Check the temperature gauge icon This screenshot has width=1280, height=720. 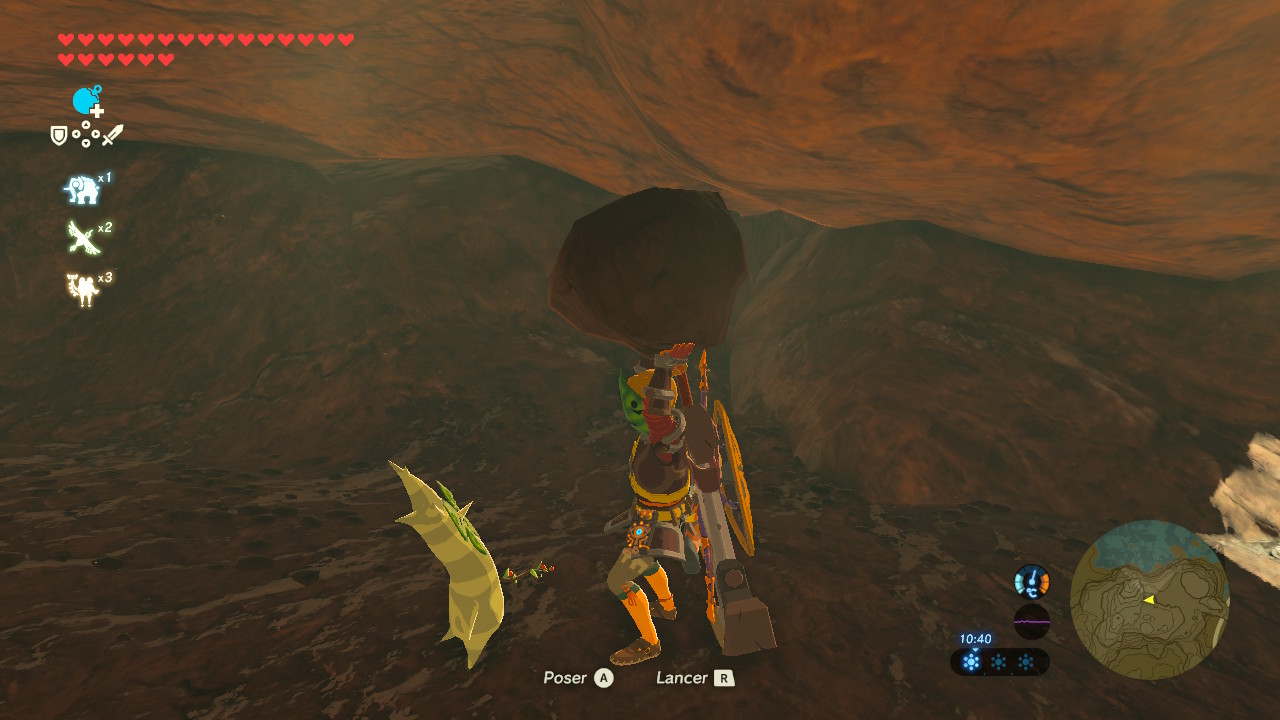point(1031,581)
